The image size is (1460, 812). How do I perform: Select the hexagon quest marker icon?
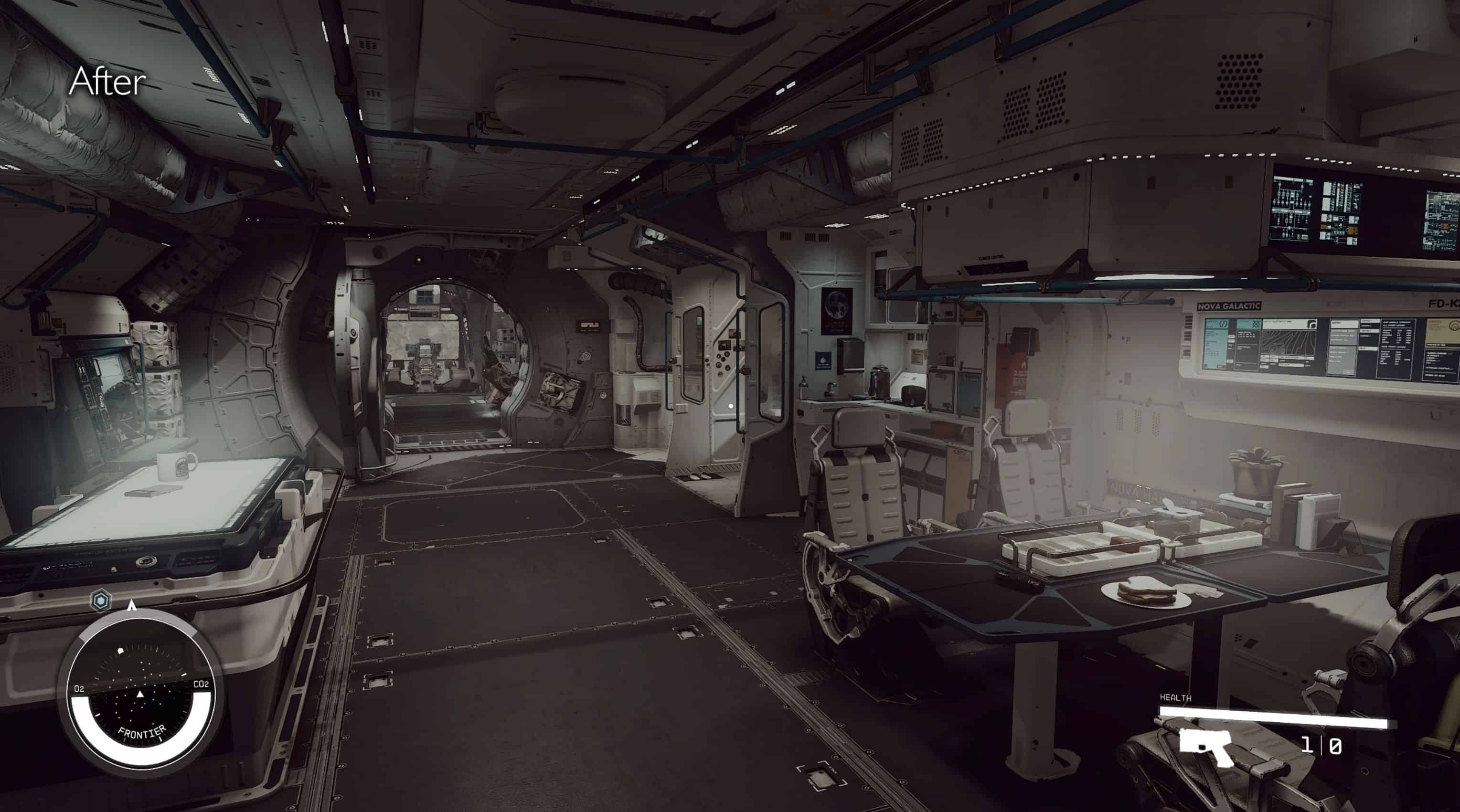[101, 601]
